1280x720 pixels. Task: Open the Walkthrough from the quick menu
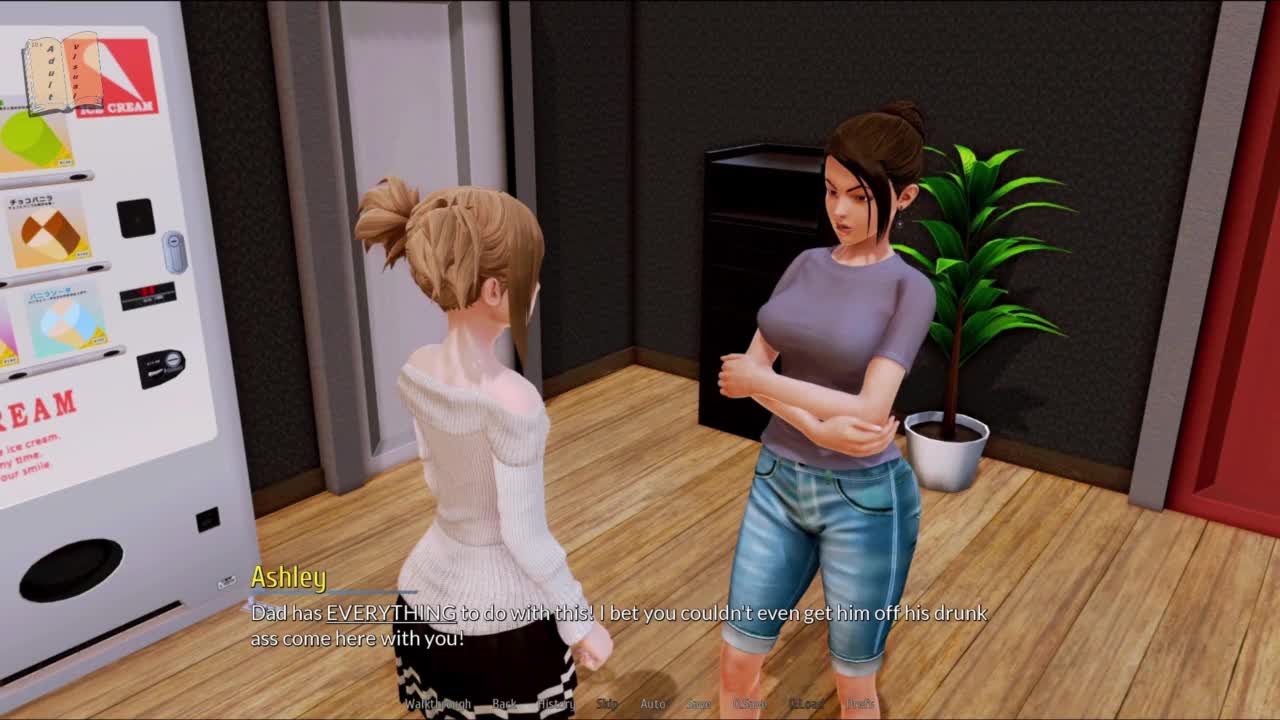point(437,704)
